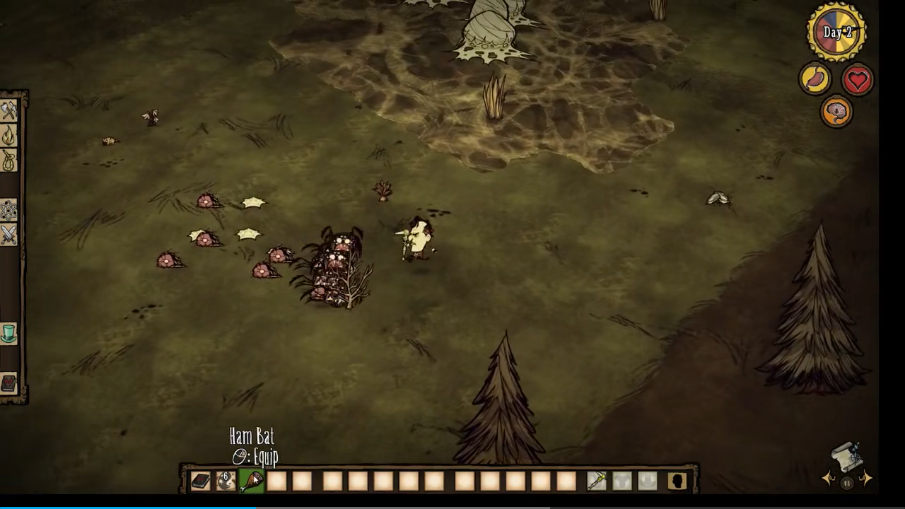905x509 pixels.
Task: Open the Dress crafting tab with the top hat
Action: tap(9, 333)
